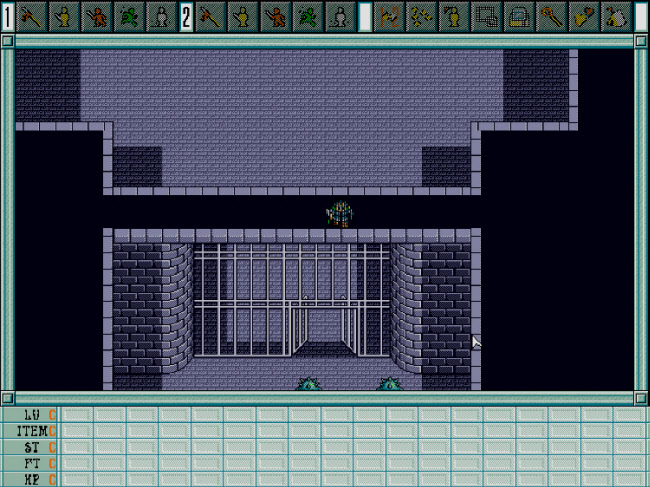The width and height of the screenshot is (650, 487).
Task: Open the floppy disk save icon
Action: [x=519, y=16]
